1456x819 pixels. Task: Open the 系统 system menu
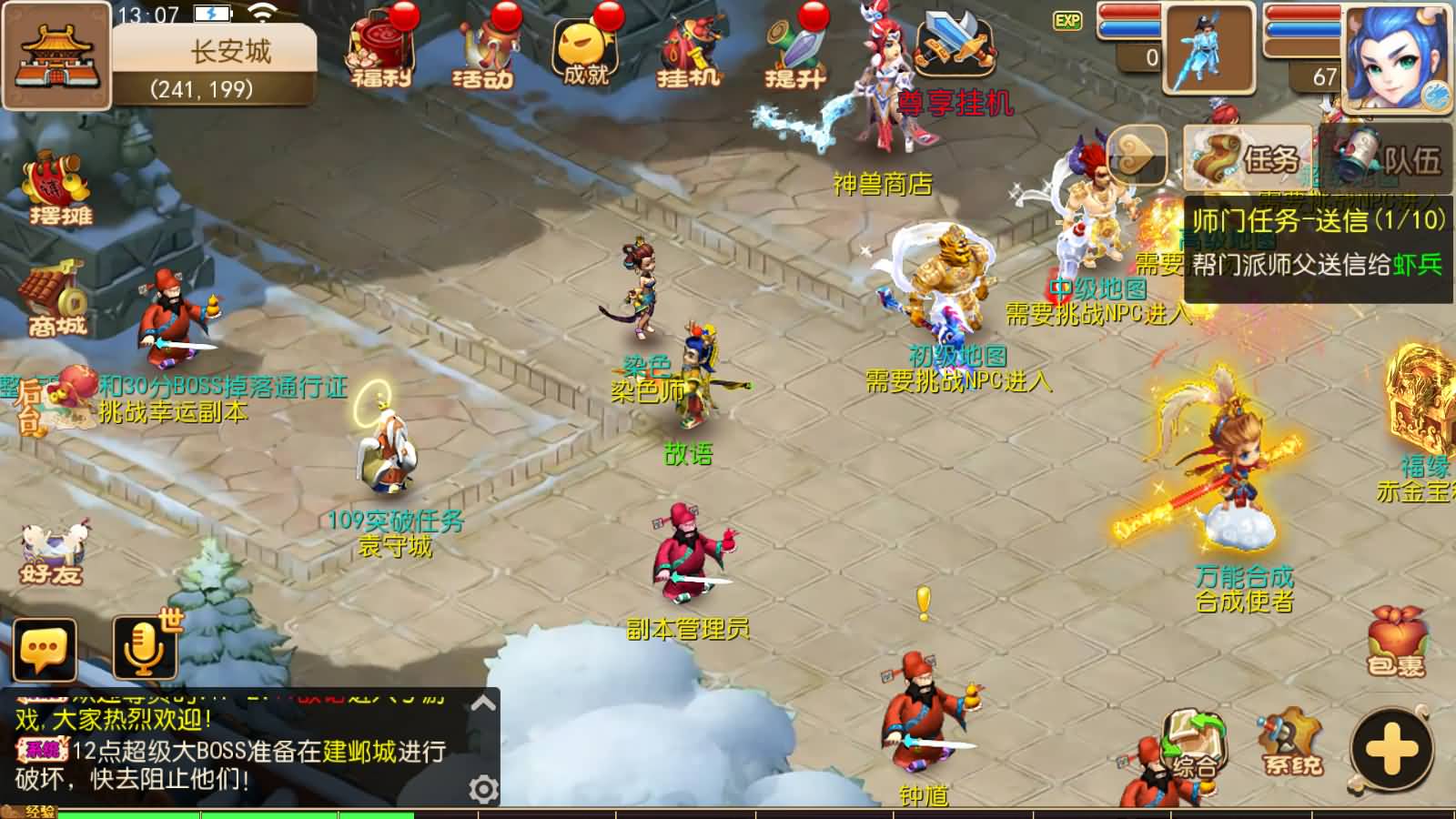point(1290,742)
